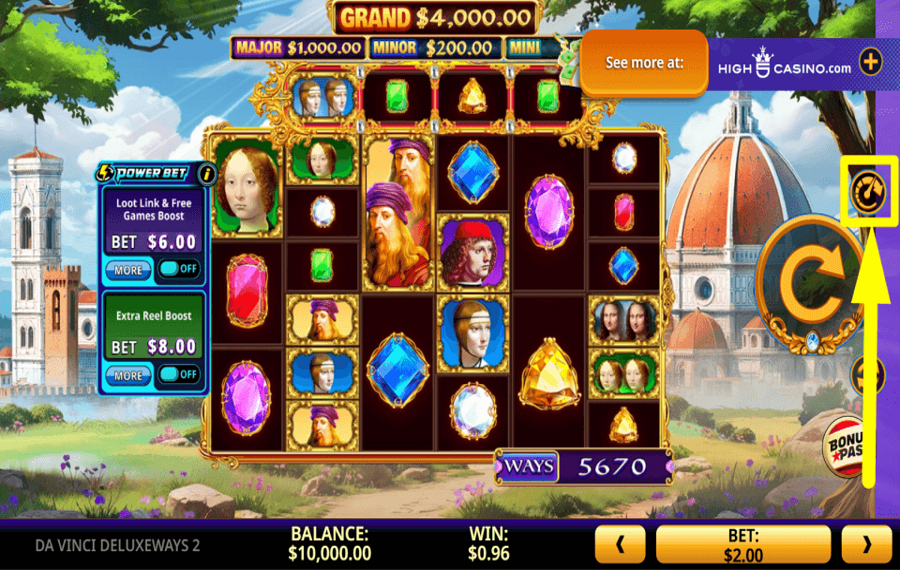Decrease the bet with the left arrow

coord(620,545)
